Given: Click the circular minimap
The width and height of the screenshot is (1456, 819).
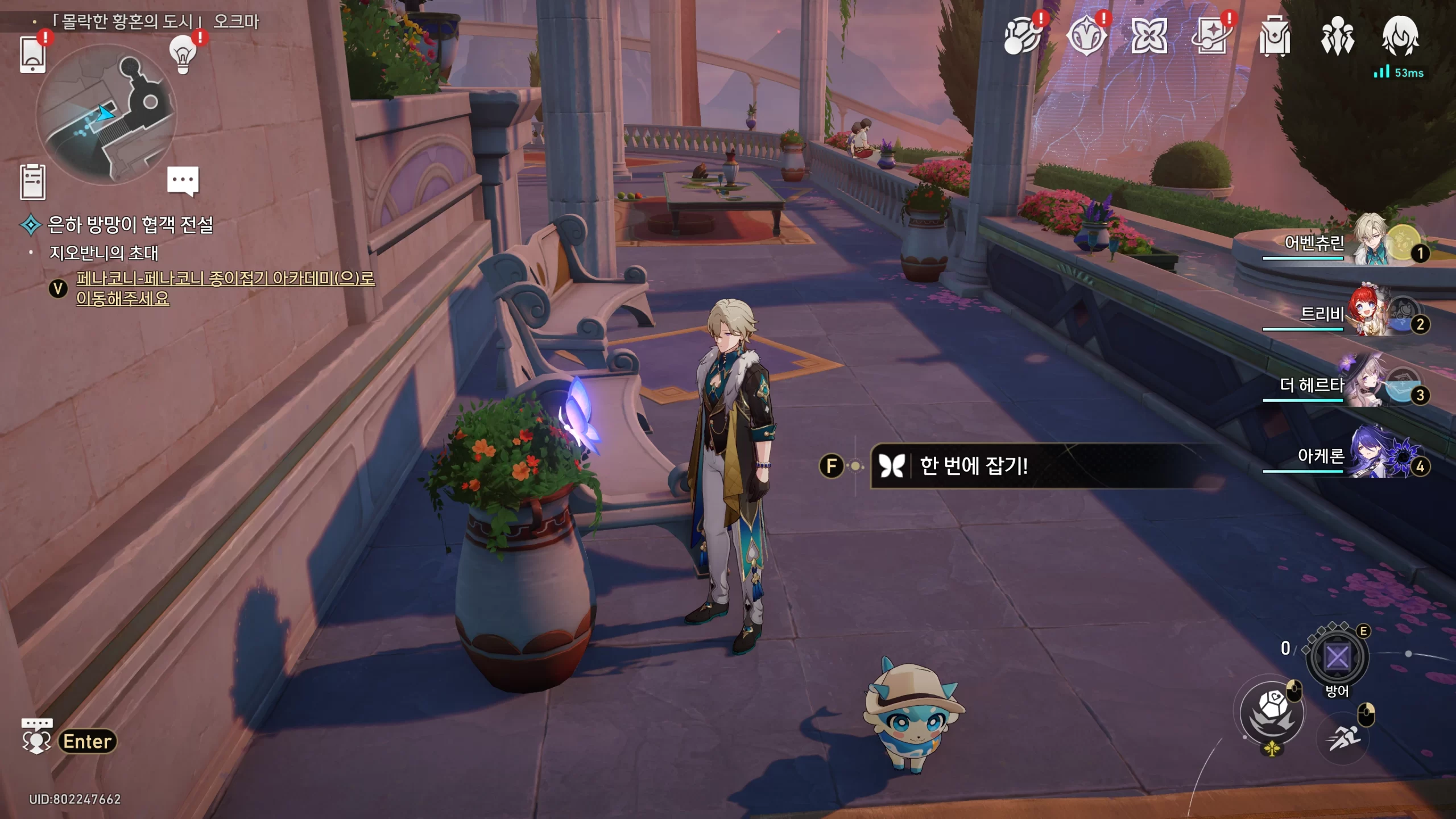Looking at the screenshot, I should (x=106, y=114).
